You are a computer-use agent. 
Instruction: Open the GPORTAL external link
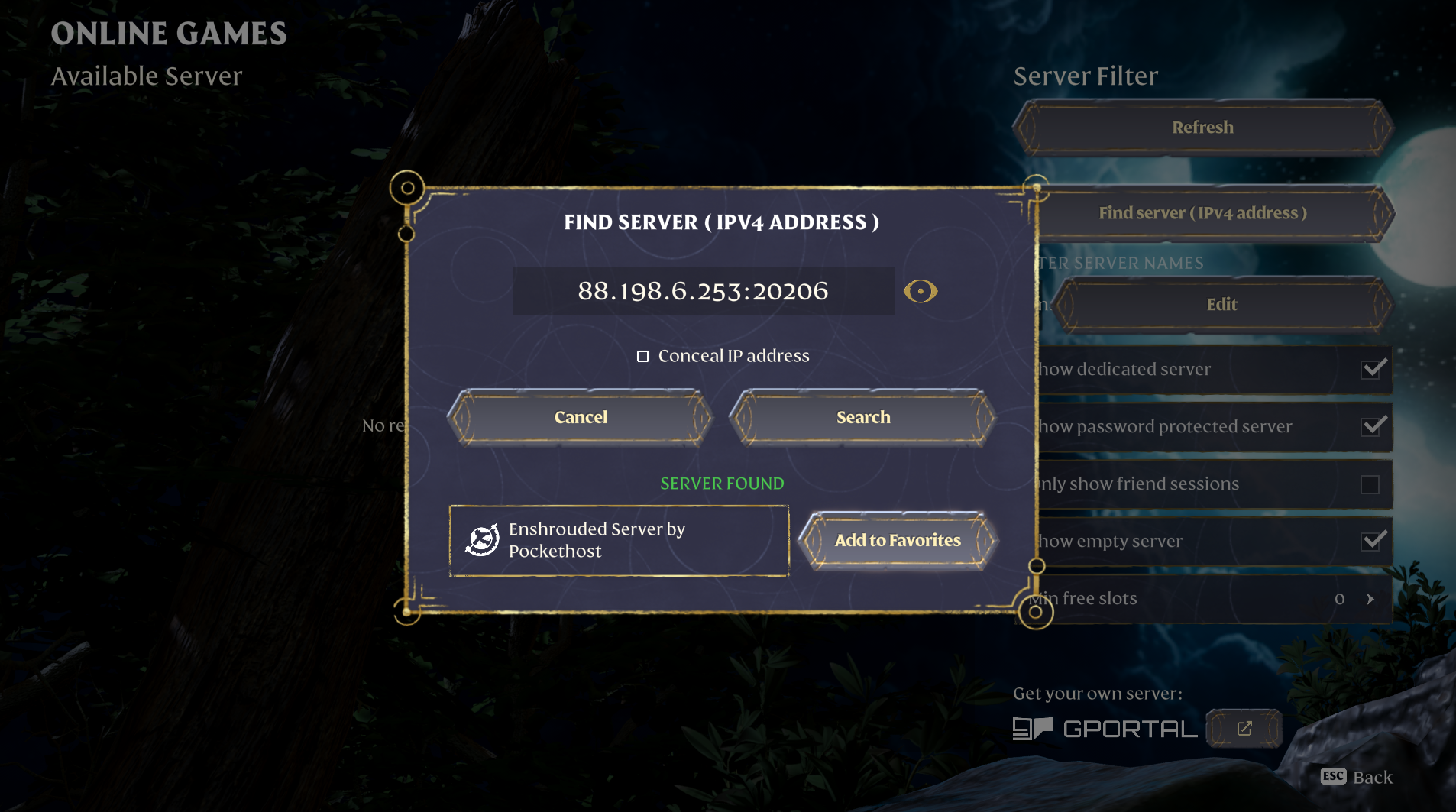tap(1244, 729)
